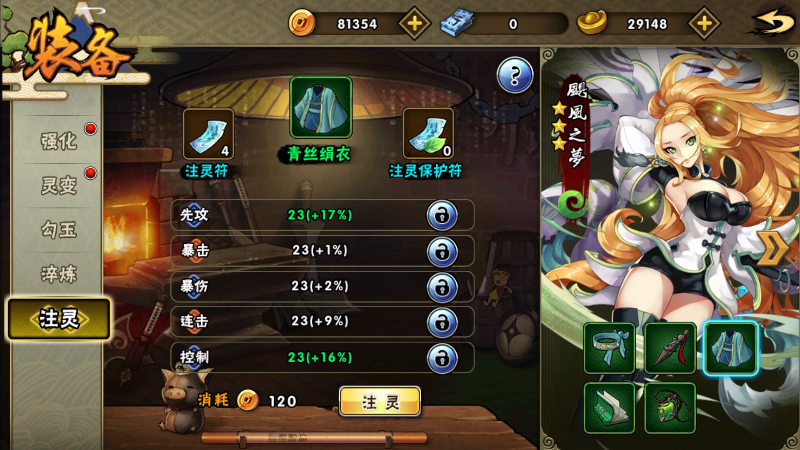Toggle the lock on 控制 attribute
The image size is (800, 450).
click(x=442, y=358)
